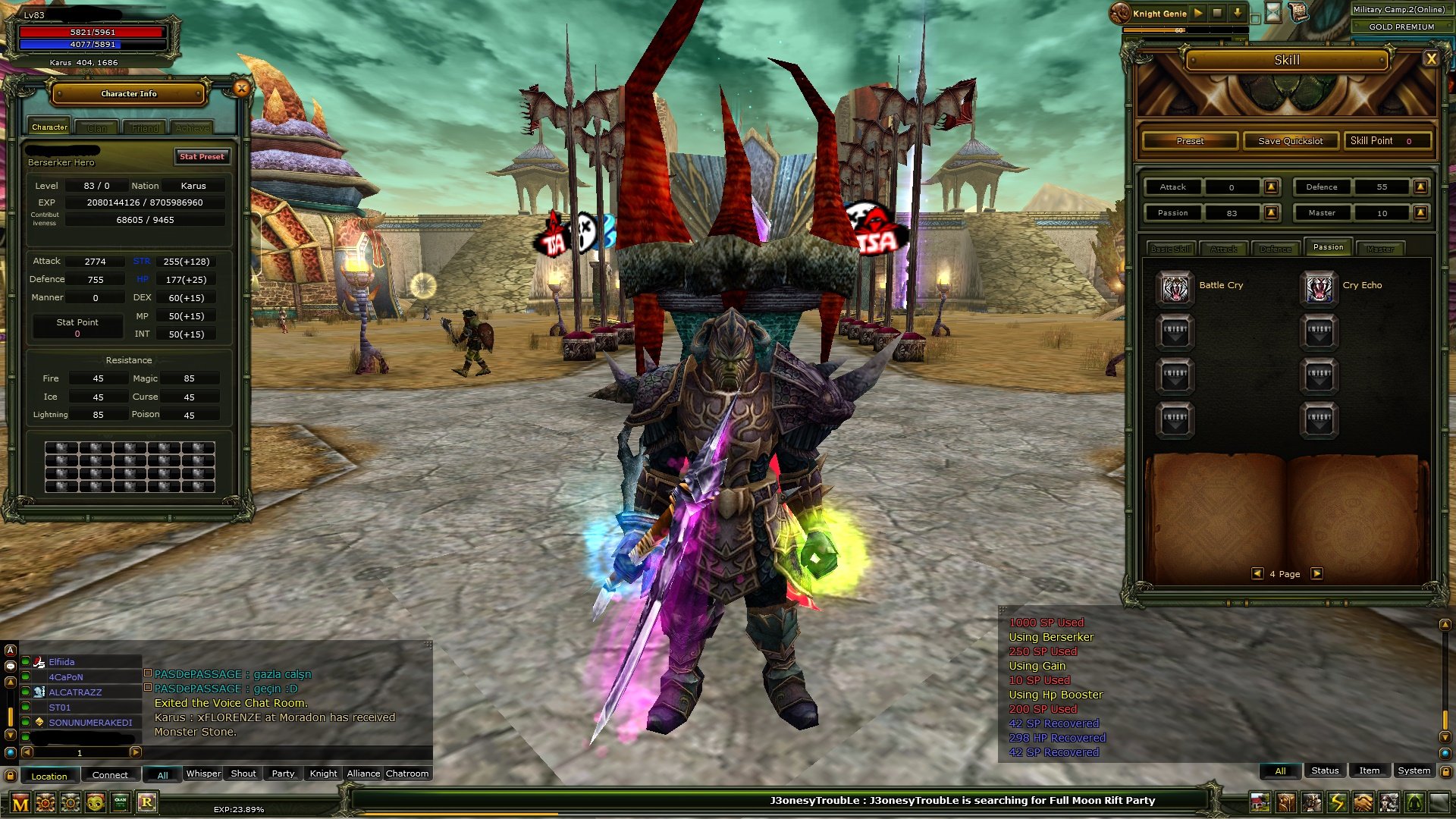Select party member ALCATRAZZ
The image size is (1456, 819).
(x=75, y=692)
